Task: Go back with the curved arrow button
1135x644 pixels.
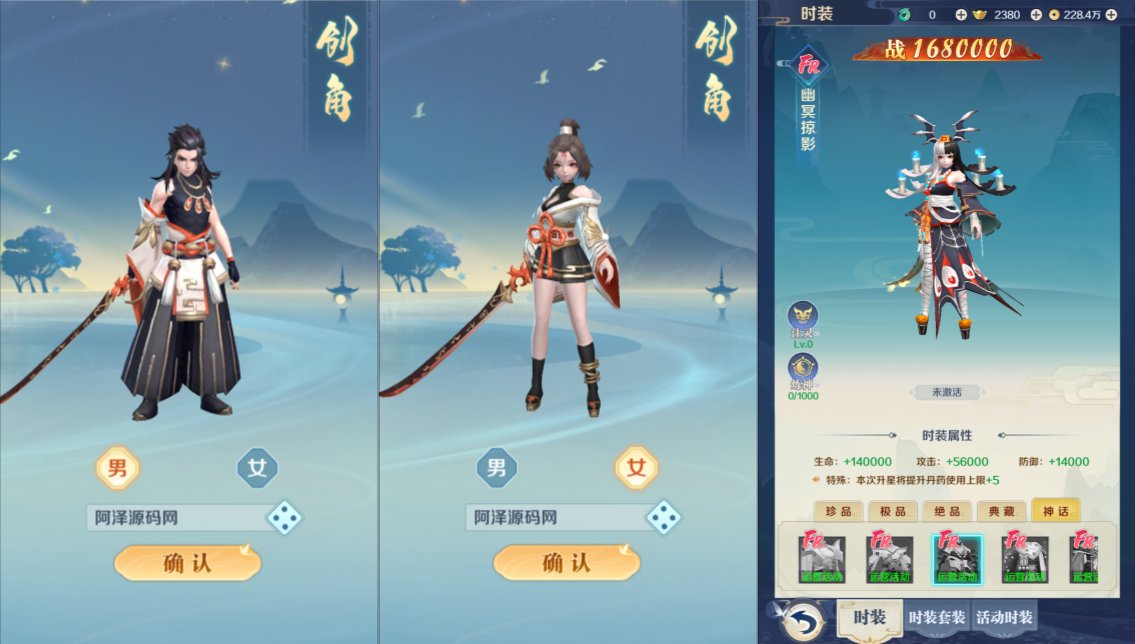Action: click(800, 619)
